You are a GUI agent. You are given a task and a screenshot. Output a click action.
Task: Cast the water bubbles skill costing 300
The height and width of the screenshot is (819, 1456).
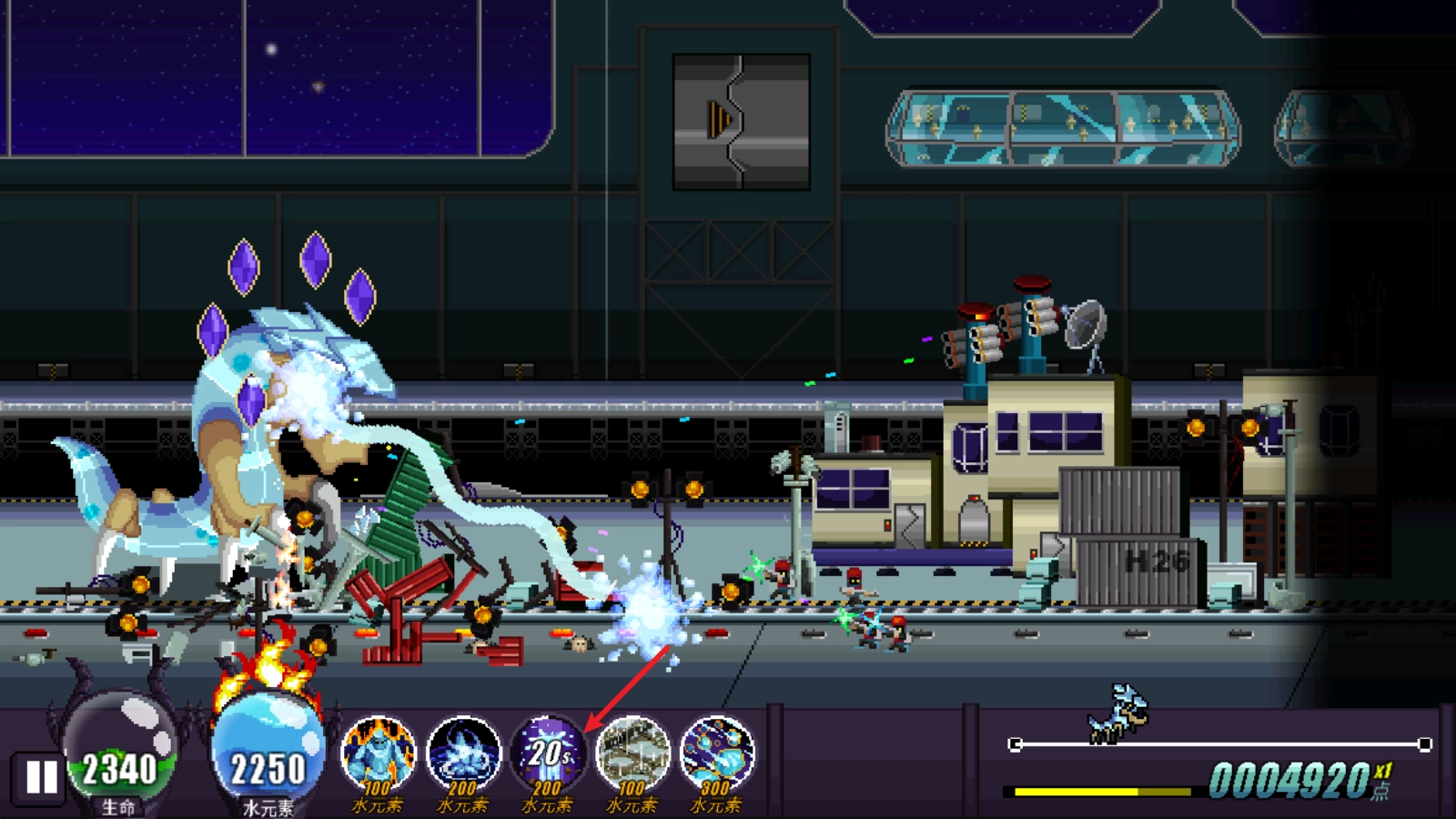pos(717,755)
